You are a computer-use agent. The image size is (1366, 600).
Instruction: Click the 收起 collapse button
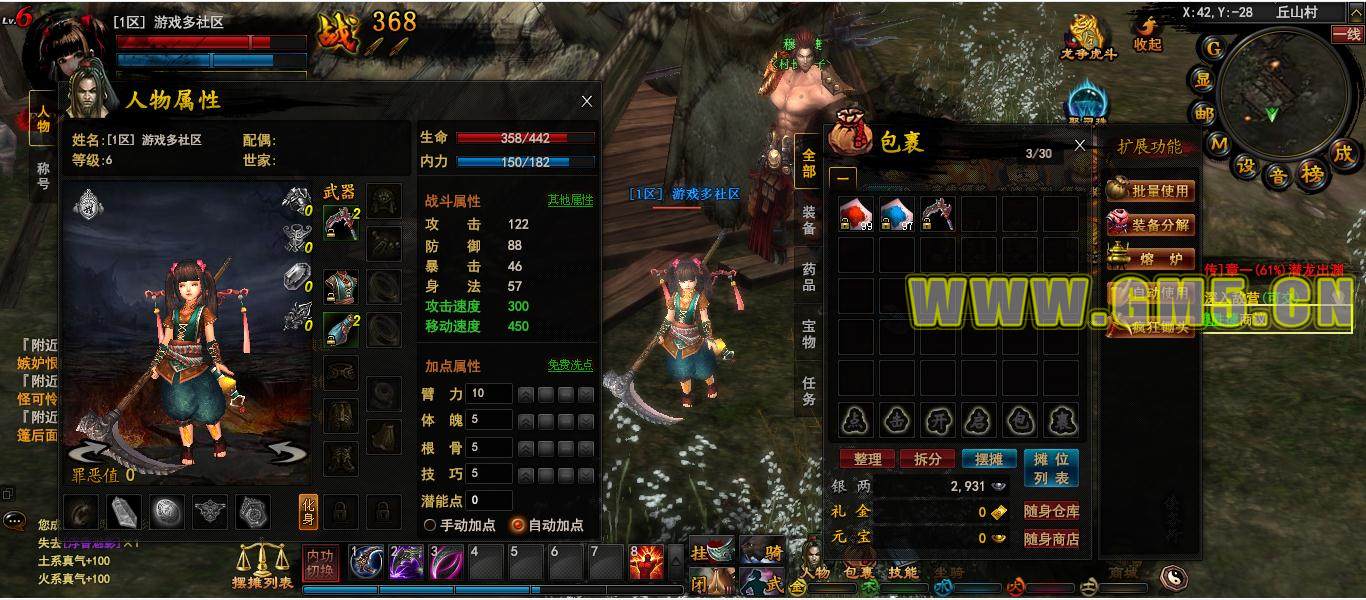click(1148, 36)
